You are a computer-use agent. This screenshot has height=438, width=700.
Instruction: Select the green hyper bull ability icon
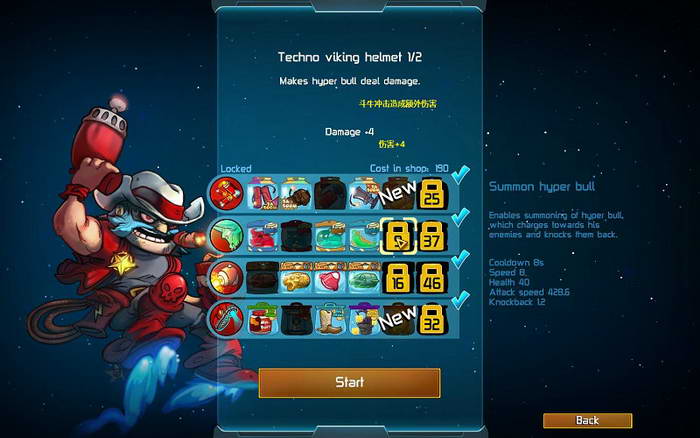point(226,235)
